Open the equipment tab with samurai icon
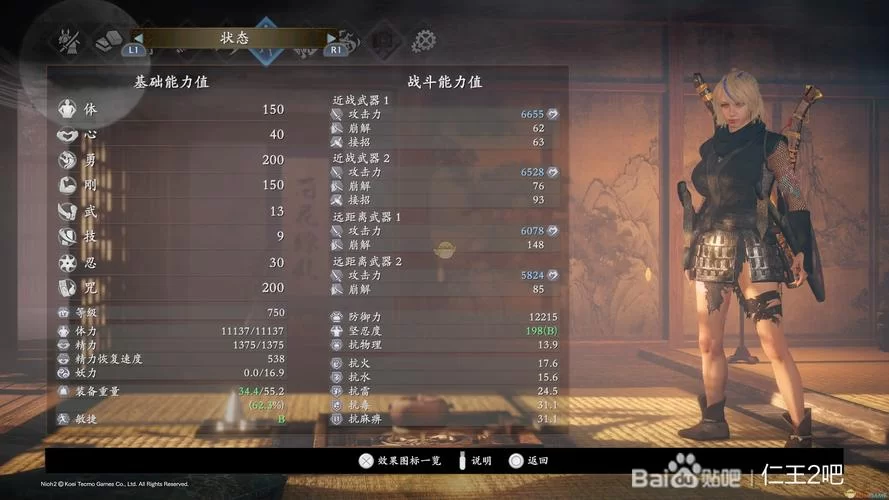This screenshot has height=500, width=889. [70, 40]
